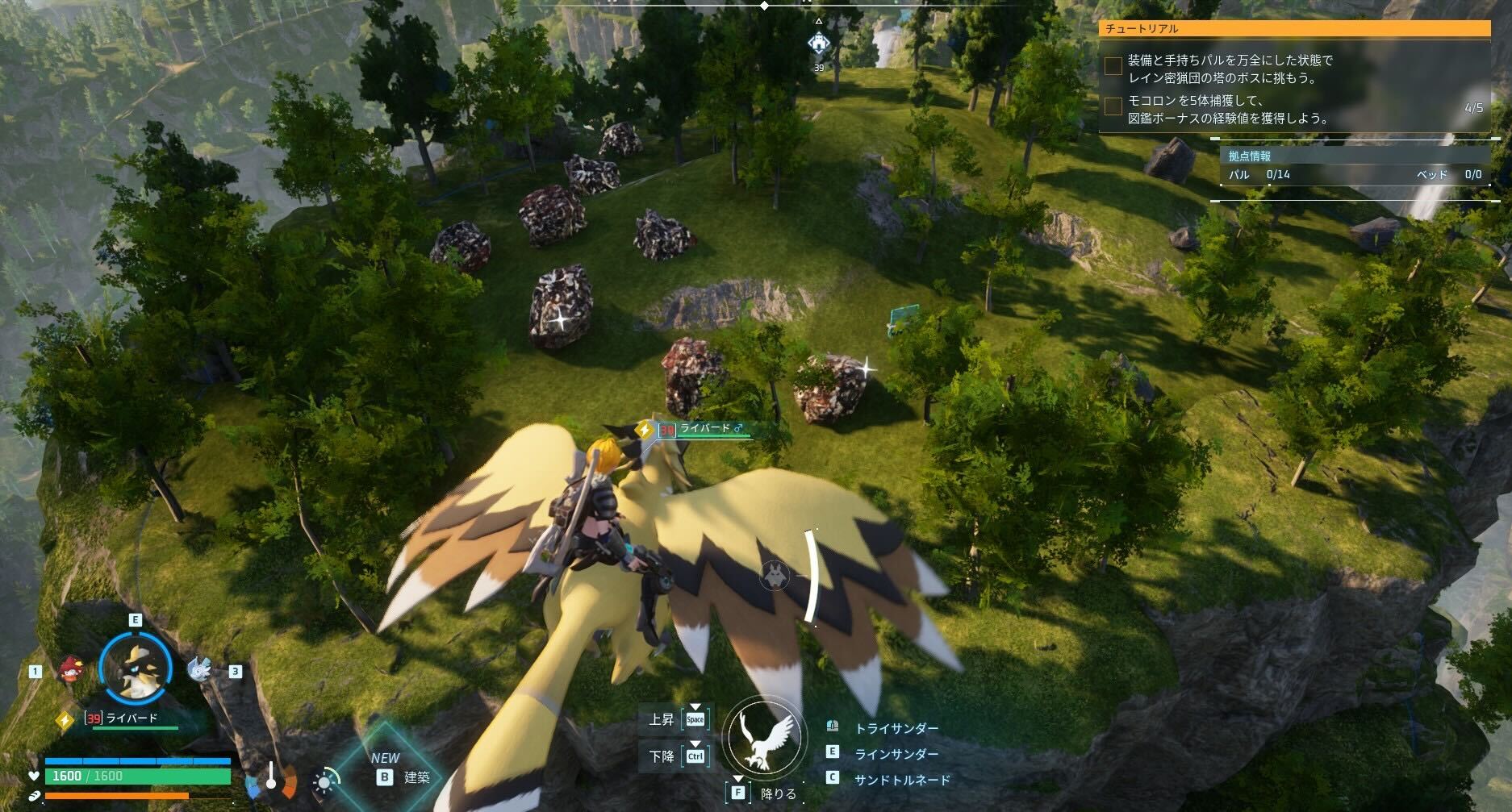This screenshot has width=1512, height=812.
Task: Click the heart icon next to the HP bar
Action: point(33,776)
